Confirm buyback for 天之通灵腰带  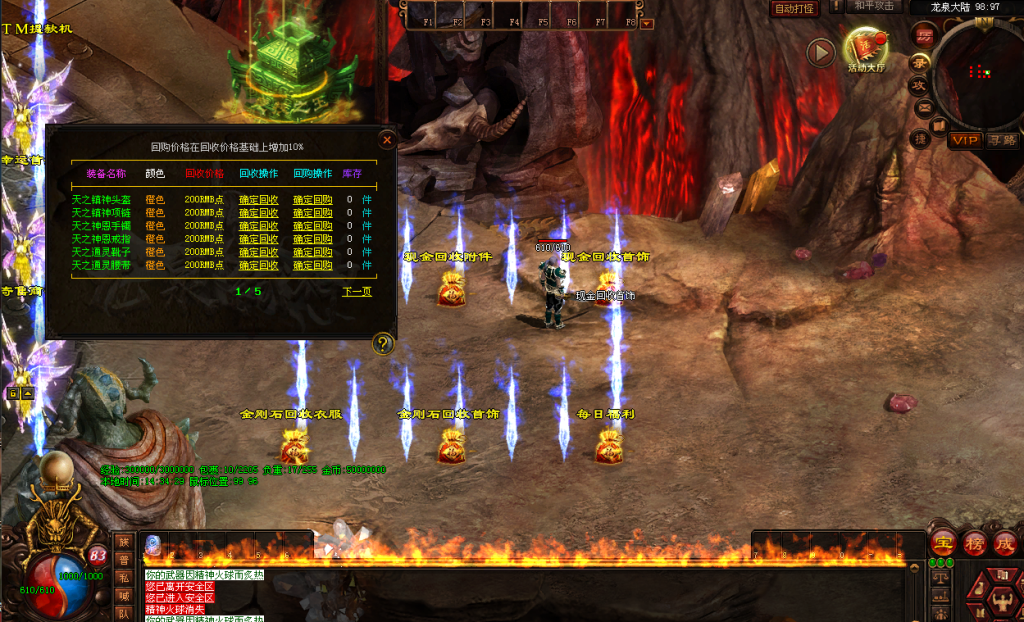pyautogui.click(x=312, y=266)
